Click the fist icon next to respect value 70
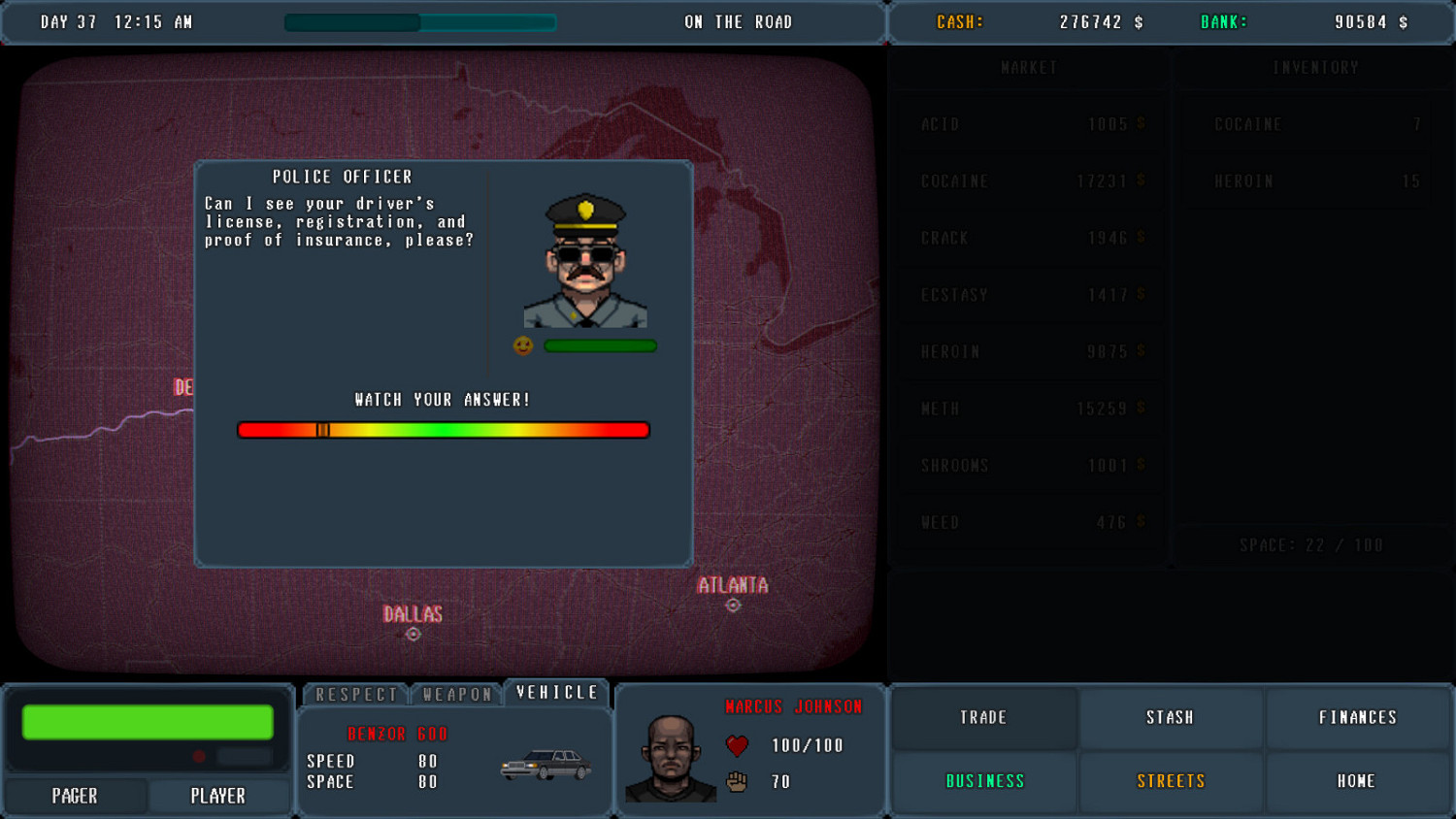1456x819 pixels. coord(738,781)
